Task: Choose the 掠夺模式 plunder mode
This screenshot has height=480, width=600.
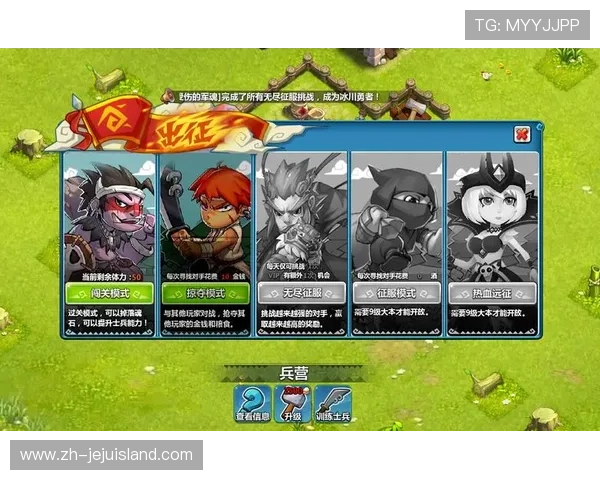Action: pos(205,293)
